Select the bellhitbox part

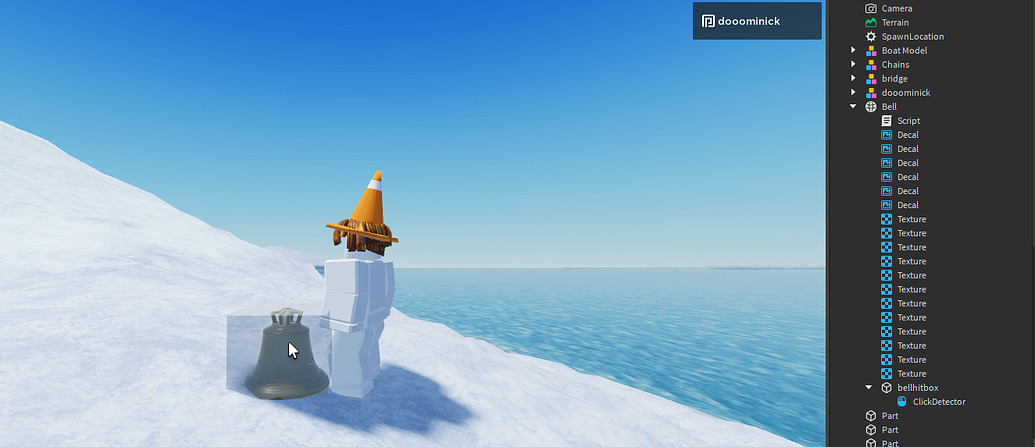(x=917, y=387)
